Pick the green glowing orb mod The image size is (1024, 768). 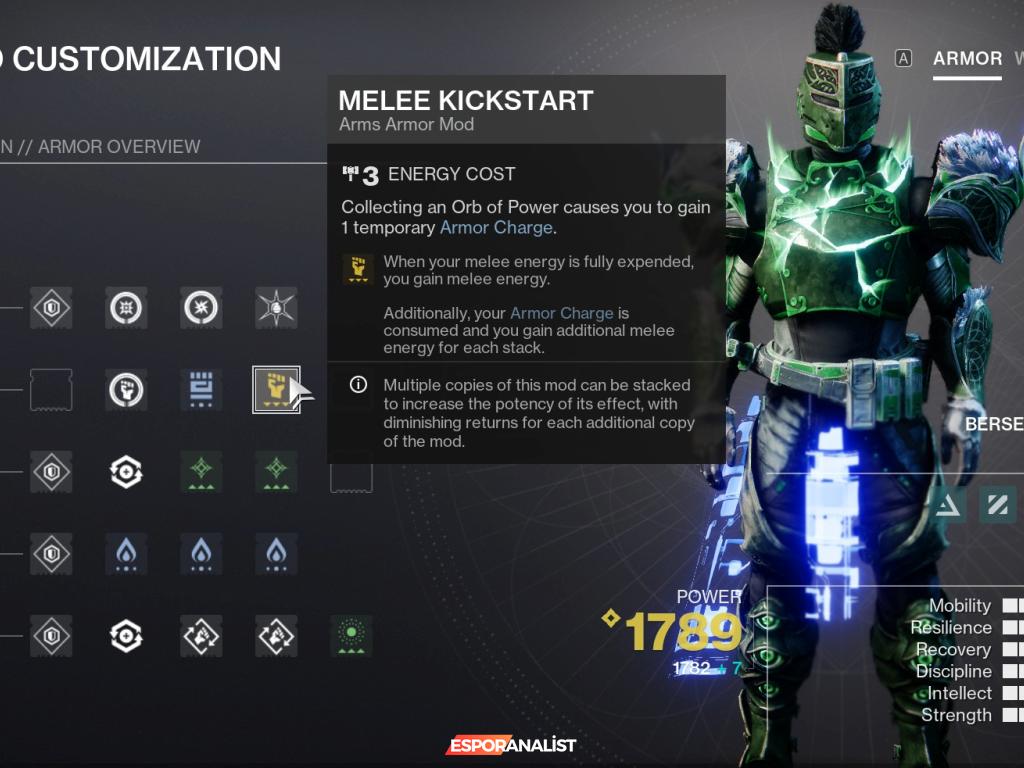click(x=351, y=635)
